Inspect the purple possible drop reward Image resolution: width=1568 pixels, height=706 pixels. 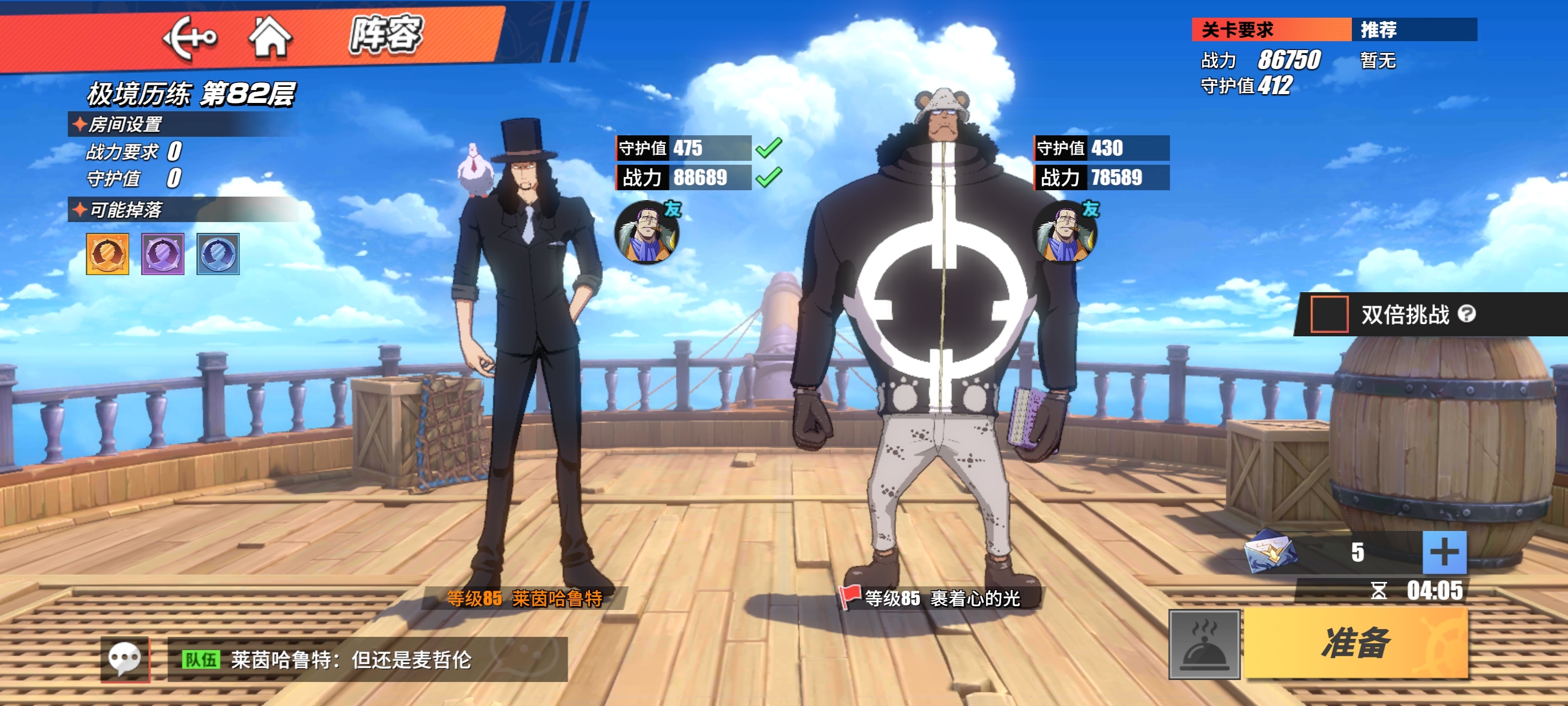coord(163,254)
